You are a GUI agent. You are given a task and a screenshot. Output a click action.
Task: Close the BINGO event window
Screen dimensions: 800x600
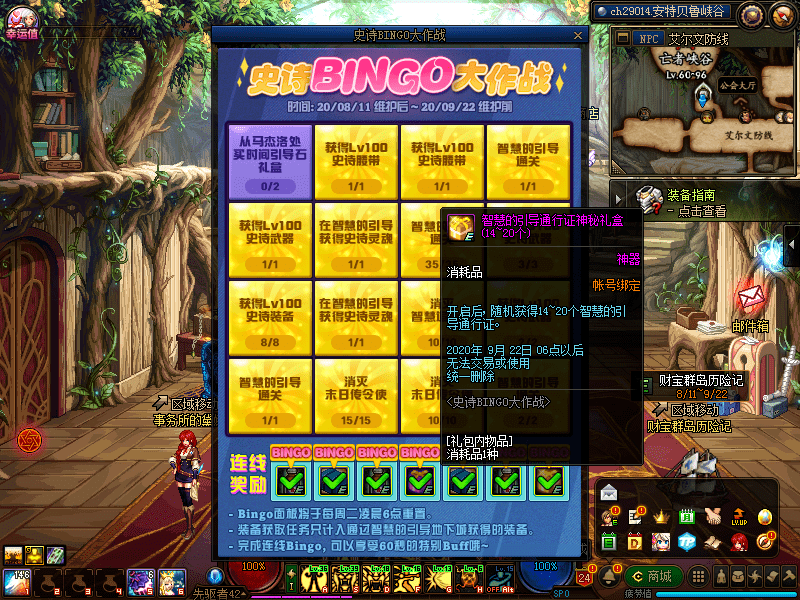tap(576, 35)
